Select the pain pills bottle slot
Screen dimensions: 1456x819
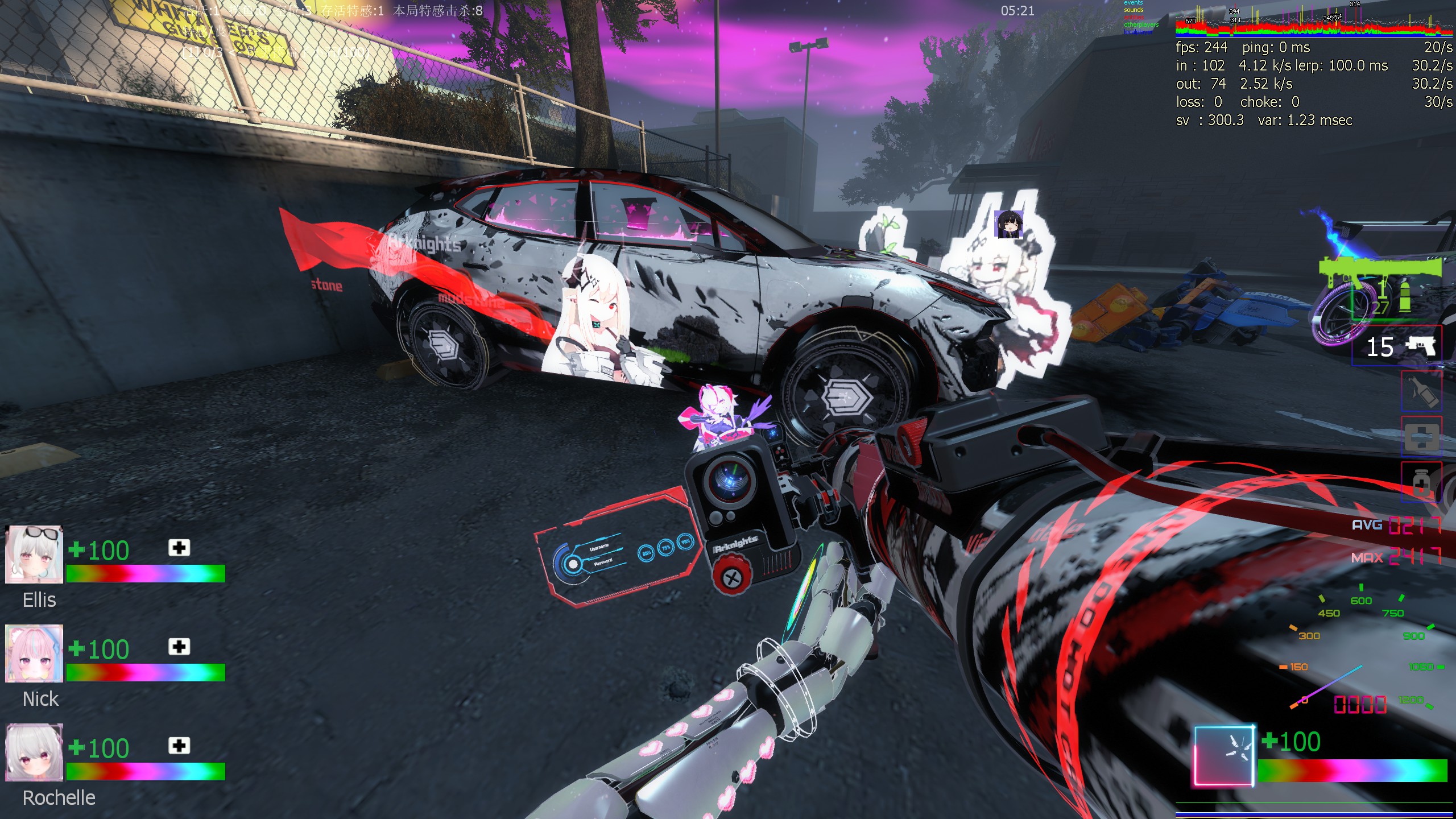(x=1421, y=482)
